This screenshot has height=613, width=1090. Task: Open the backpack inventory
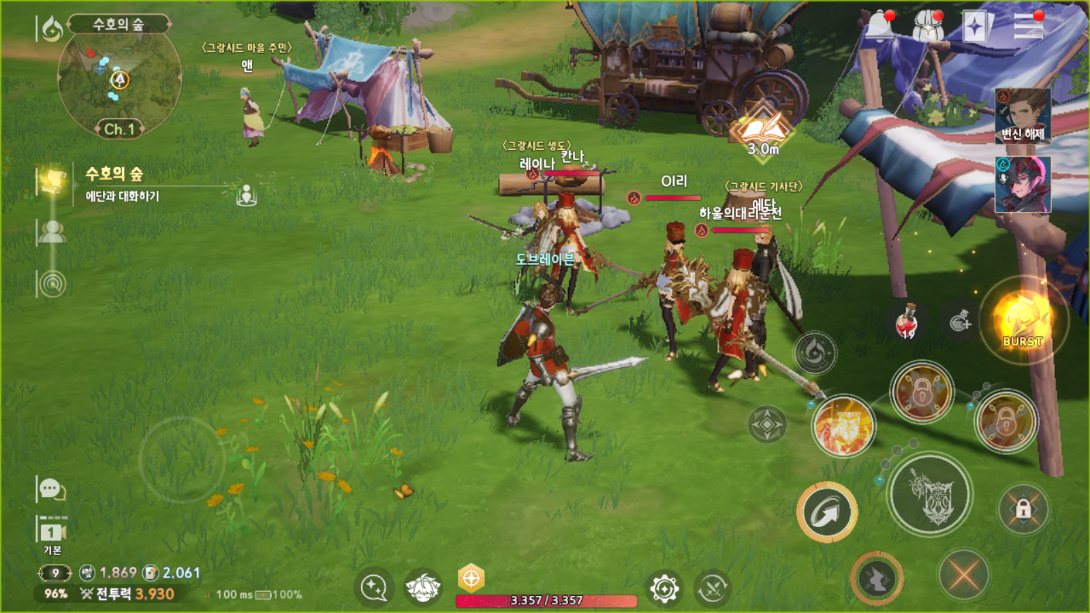coord(929,26)
